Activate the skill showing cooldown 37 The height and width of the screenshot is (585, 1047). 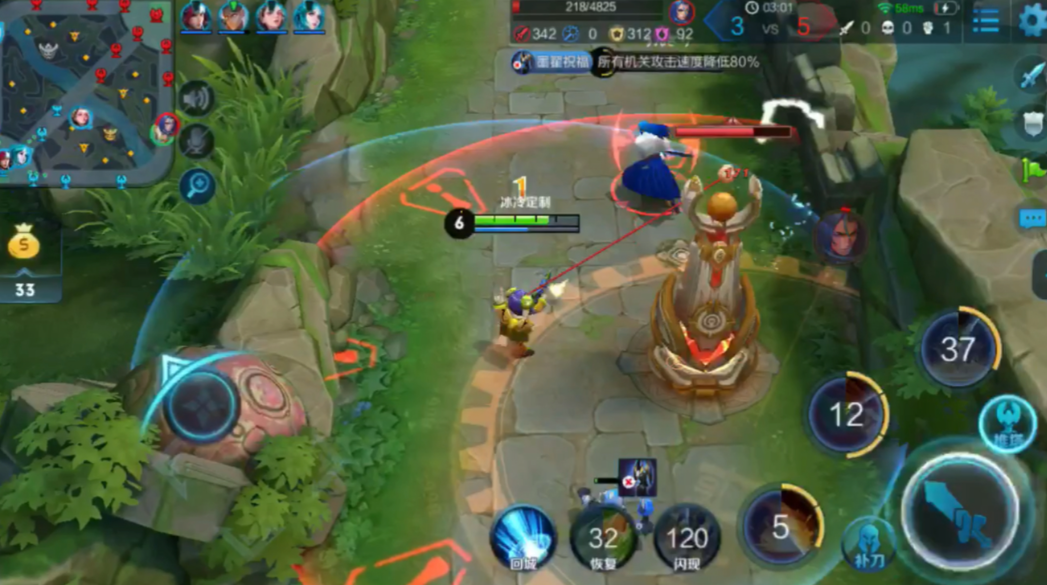tap(957, 350)
